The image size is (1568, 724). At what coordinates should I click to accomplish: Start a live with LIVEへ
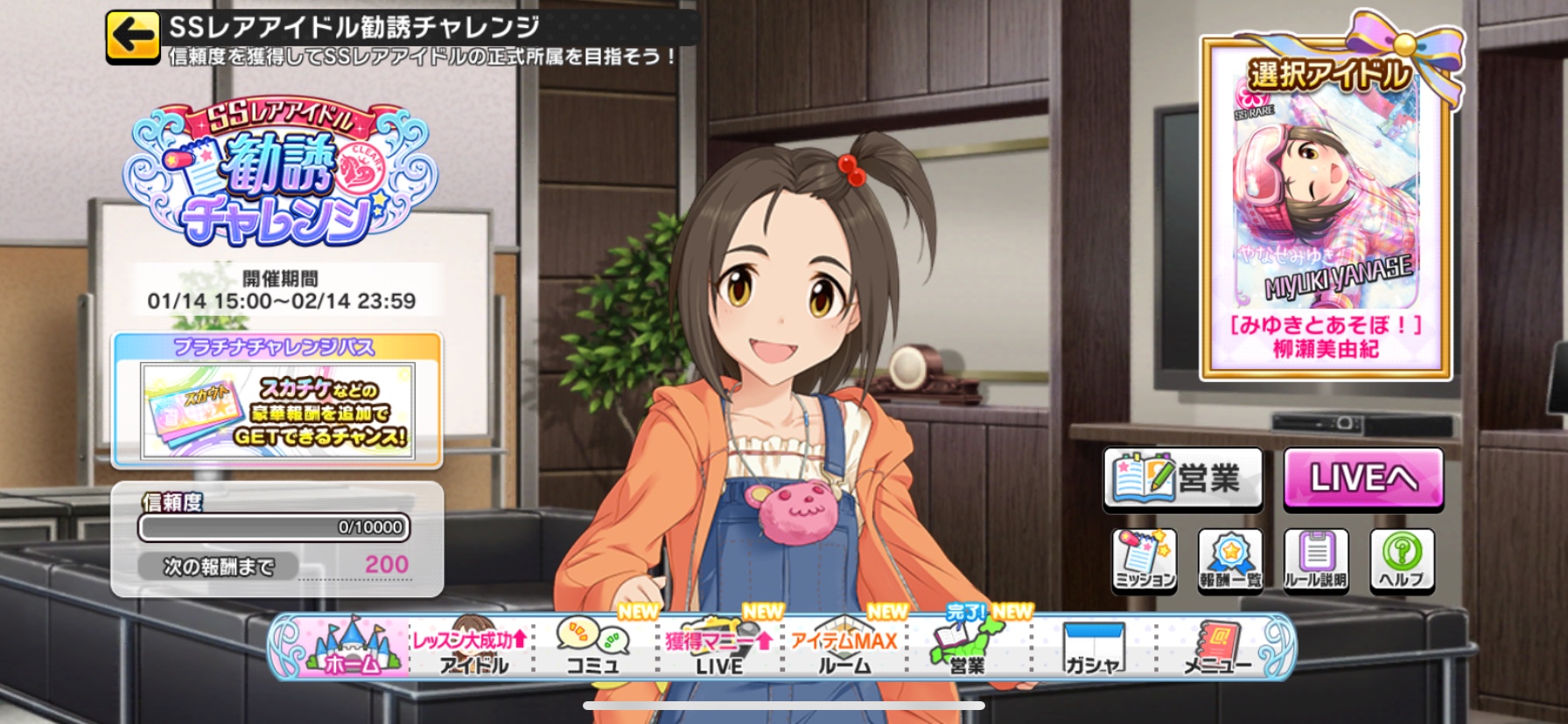1362,478
